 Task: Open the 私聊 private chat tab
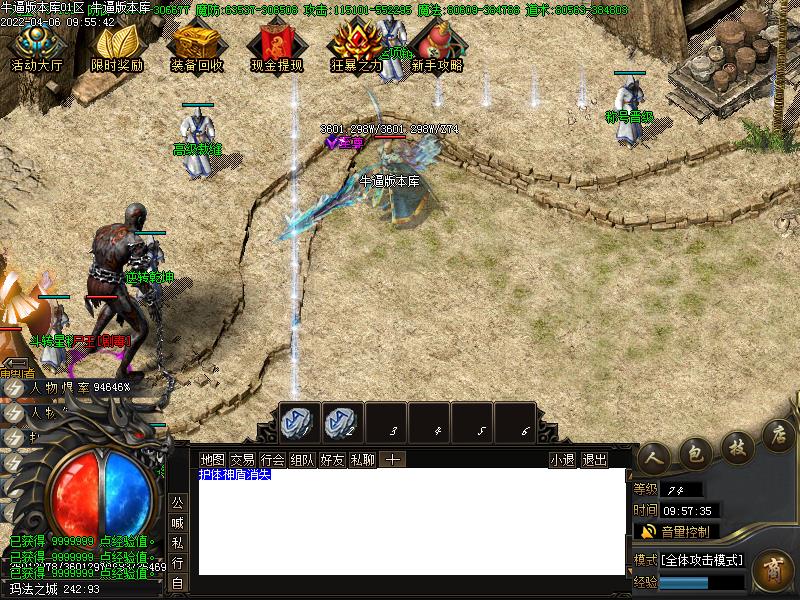(x=362, y=460)
